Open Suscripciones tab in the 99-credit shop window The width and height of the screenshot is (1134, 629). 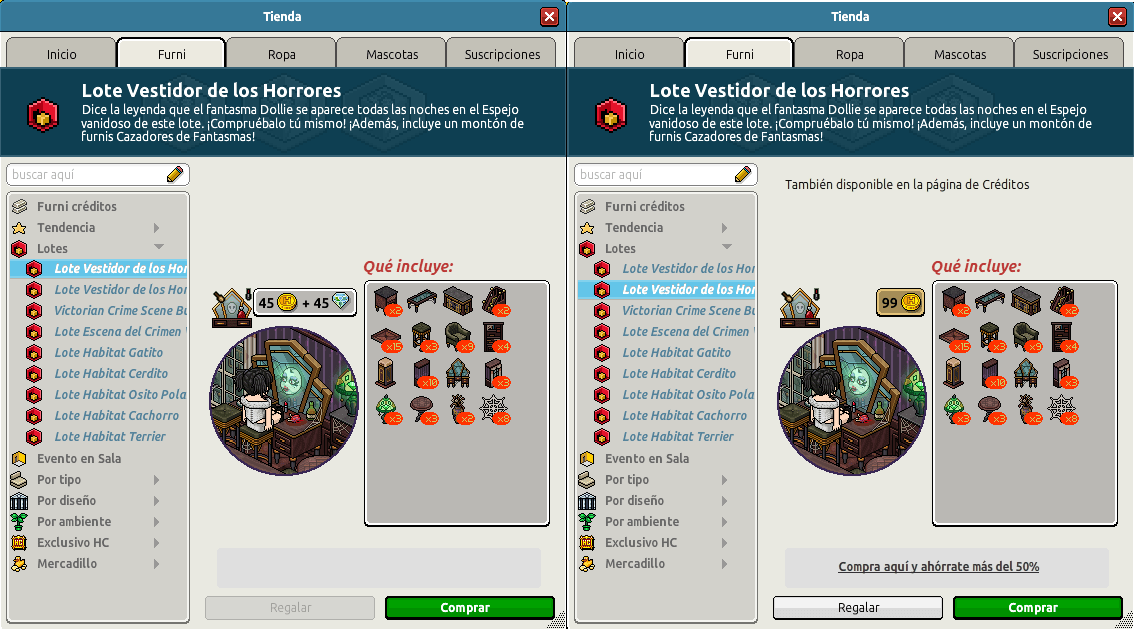click(x=1070, y=54)
